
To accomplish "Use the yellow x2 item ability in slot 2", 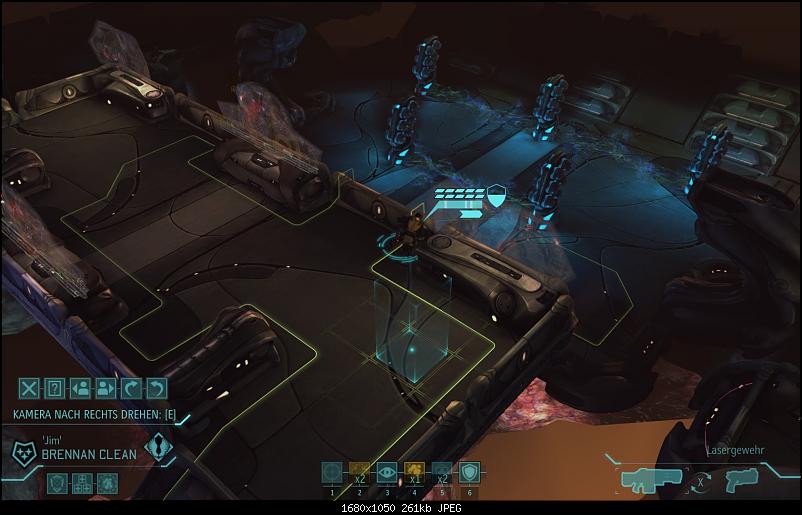I will [361, 473].
